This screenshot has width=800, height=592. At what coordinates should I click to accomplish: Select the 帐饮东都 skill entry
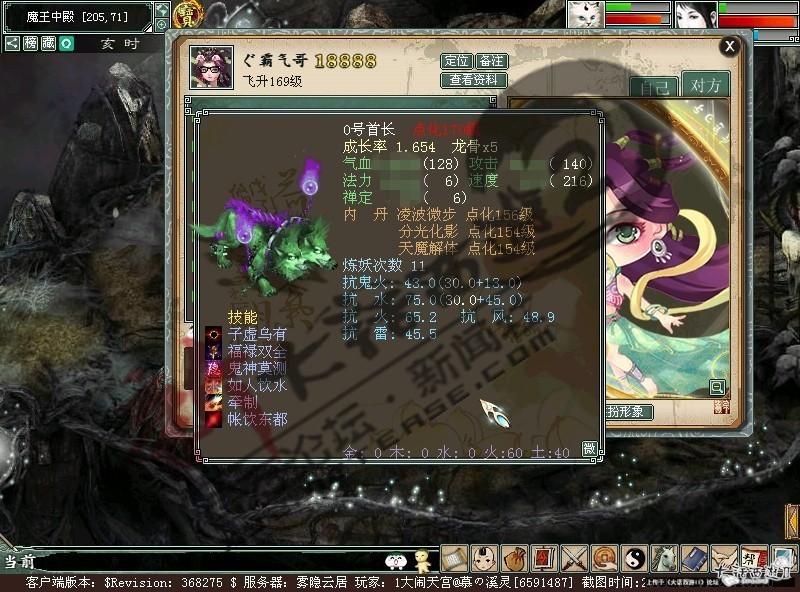[256, 419]
